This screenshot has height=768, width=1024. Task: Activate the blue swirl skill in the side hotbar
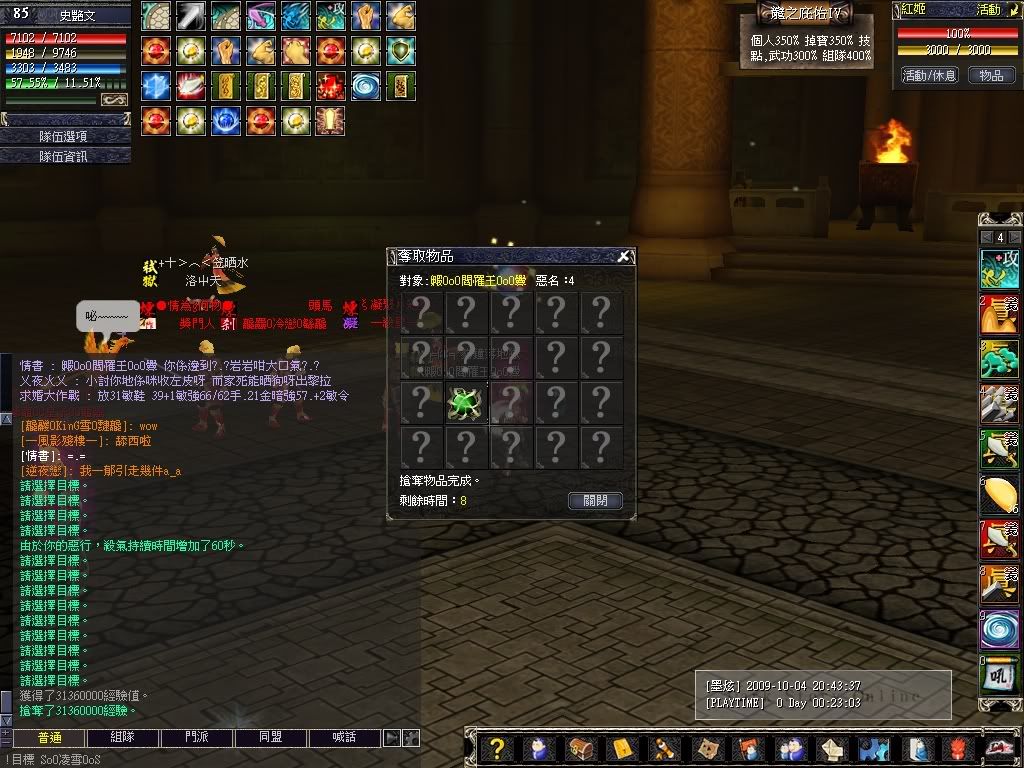click(999, 630)
